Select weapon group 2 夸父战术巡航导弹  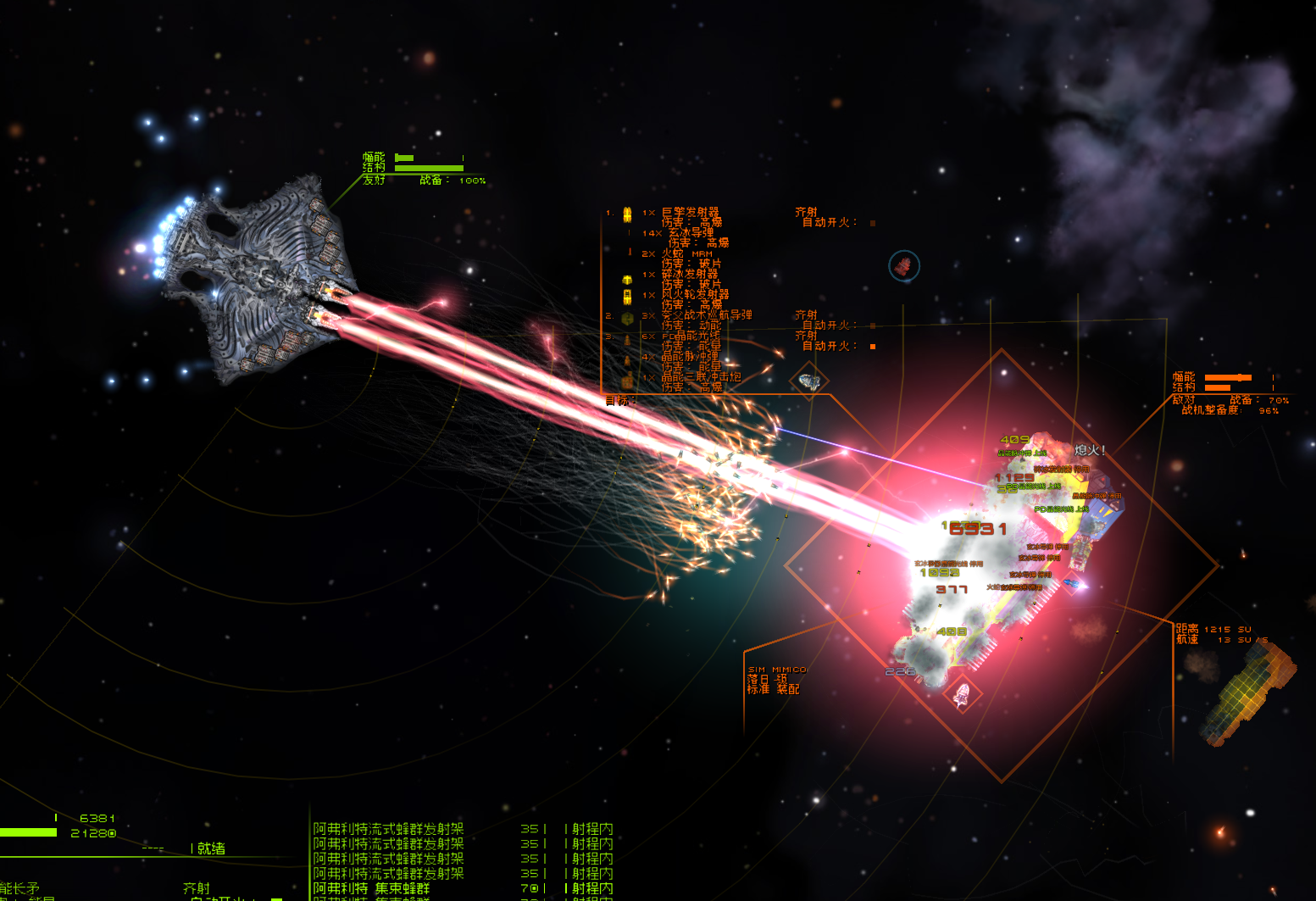tap(706, 315)
